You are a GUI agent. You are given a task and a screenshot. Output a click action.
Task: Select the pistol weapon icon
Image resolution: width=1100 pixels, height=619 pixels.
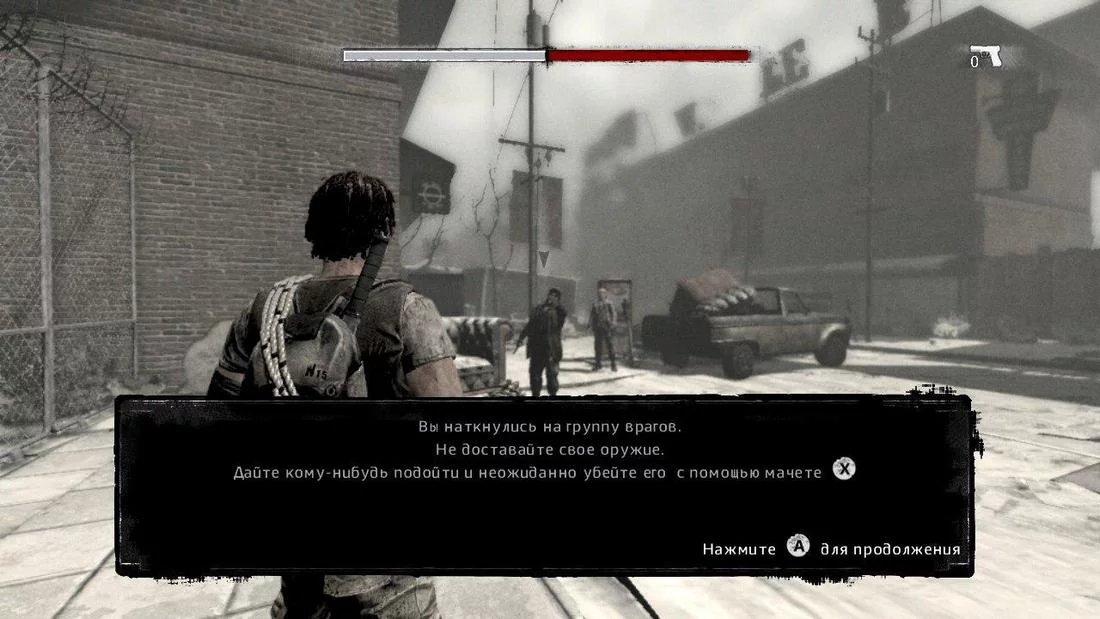click(986, 56)
